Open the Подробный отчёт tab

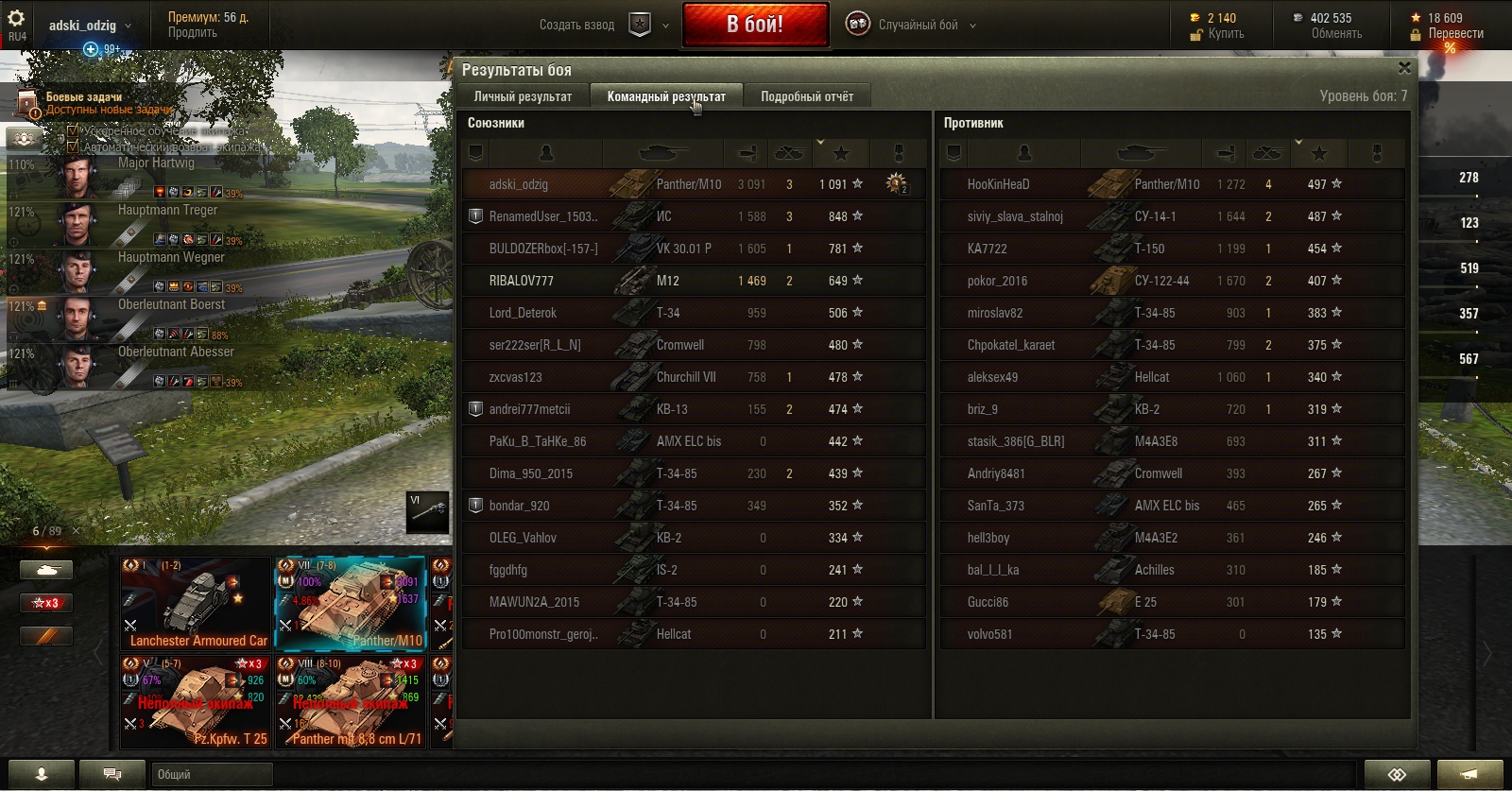806,96
